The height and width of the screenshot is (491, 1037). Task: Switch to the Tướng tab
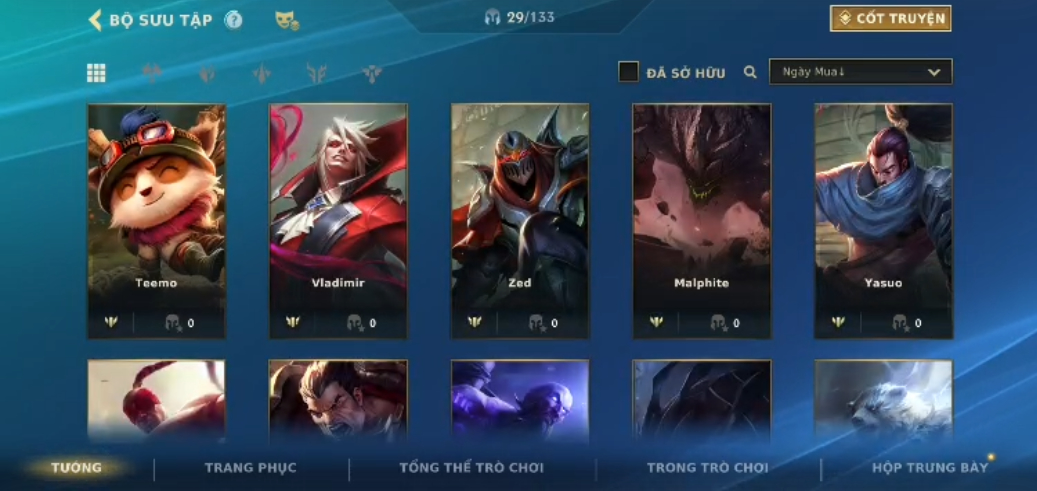(x=77, y=468)
